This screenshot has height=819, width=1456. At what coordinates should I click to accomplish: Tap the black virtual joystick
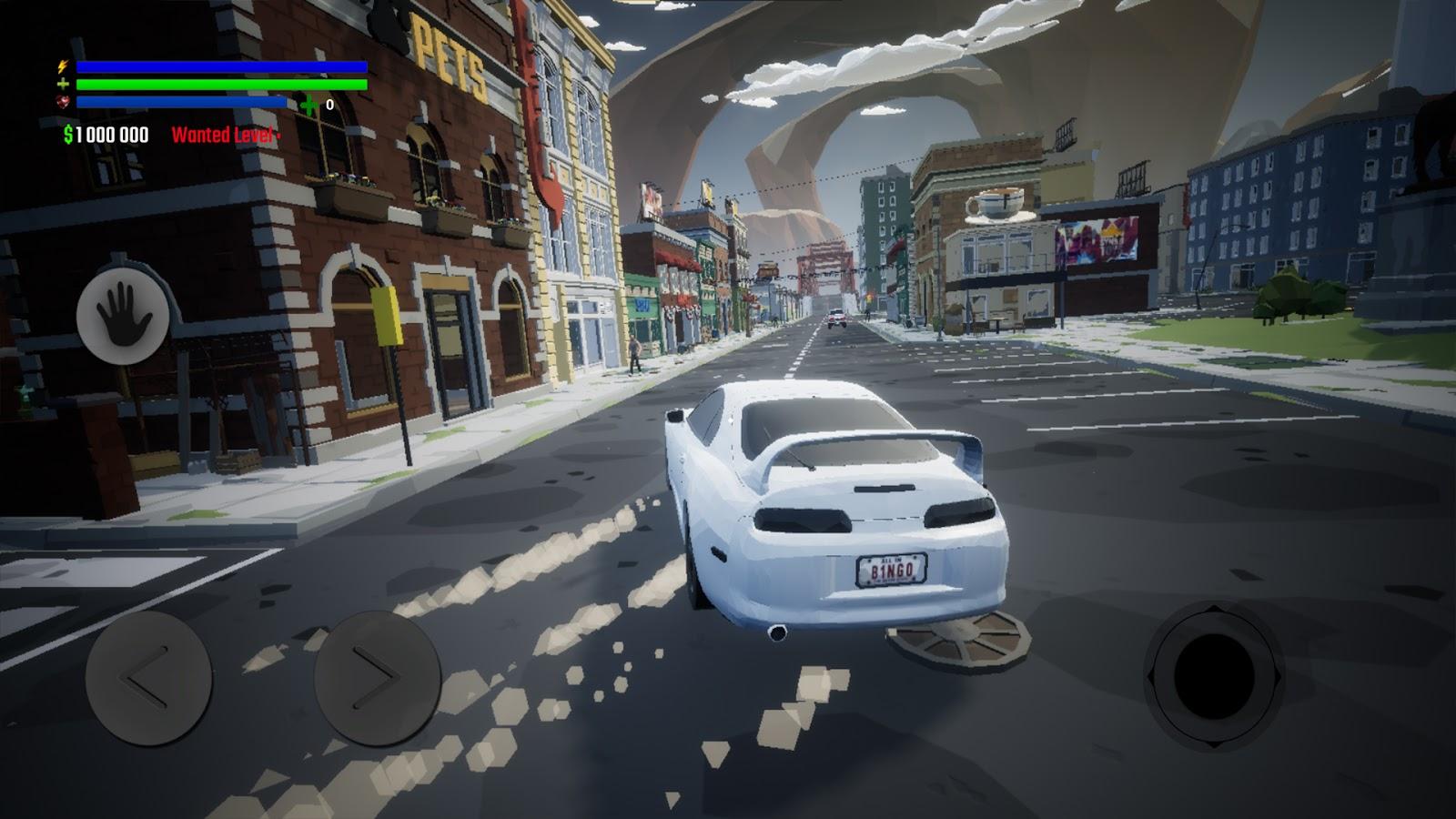1214,676
